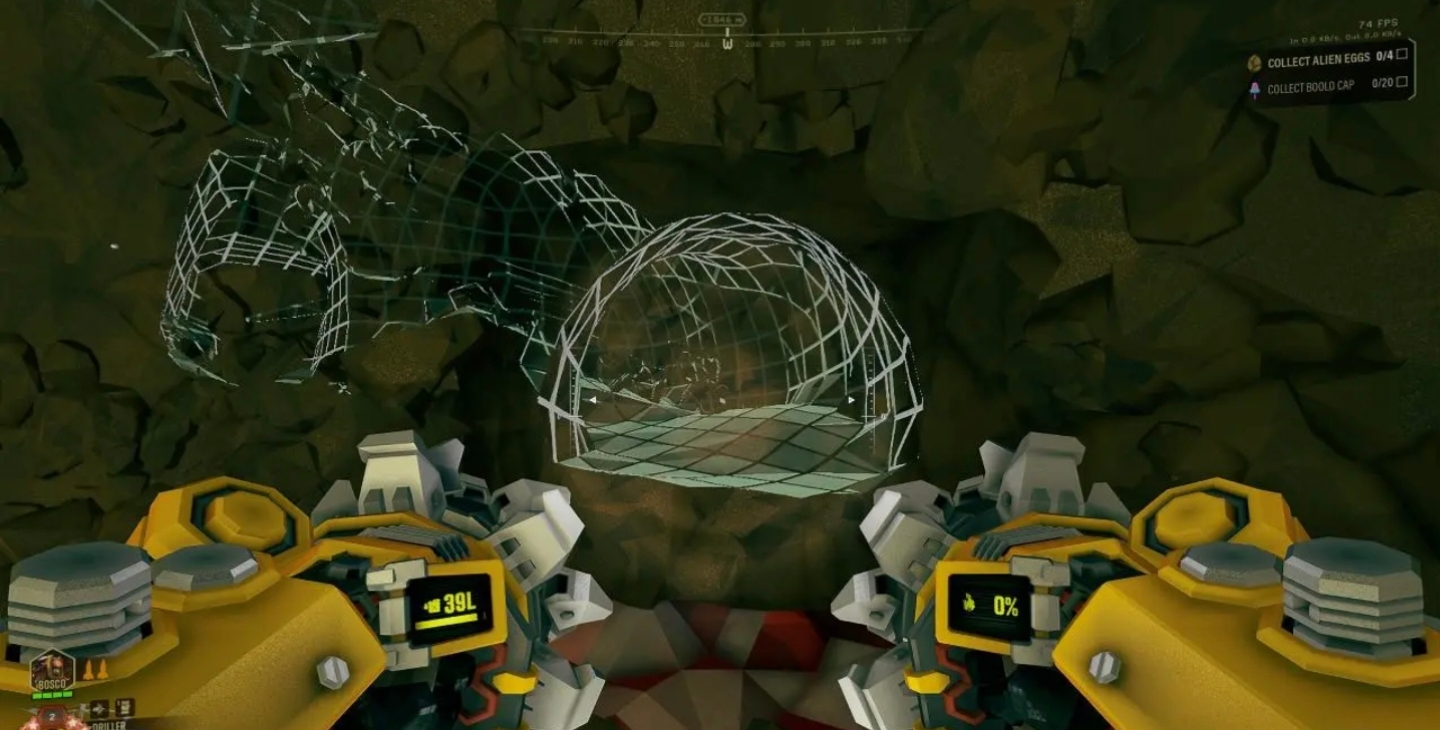Select the Collect Boolo Cap objective

(x=1310, y=87)
